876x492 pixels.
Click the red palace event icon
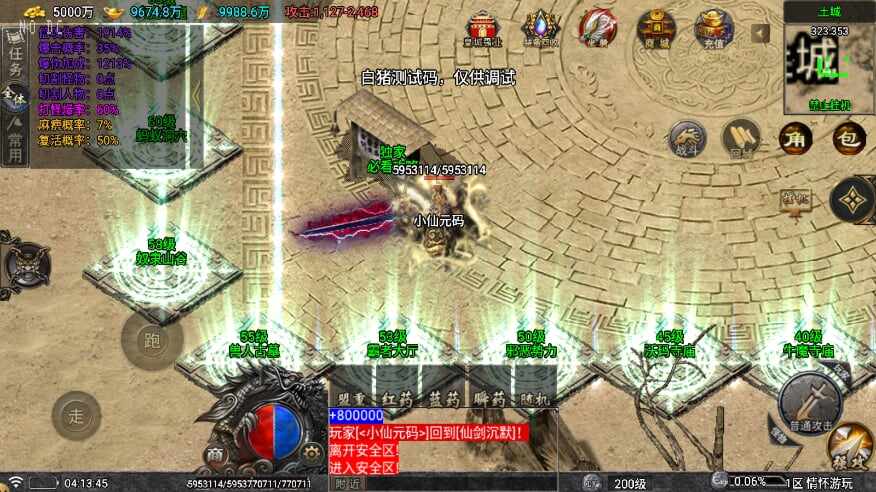(484, 29)
